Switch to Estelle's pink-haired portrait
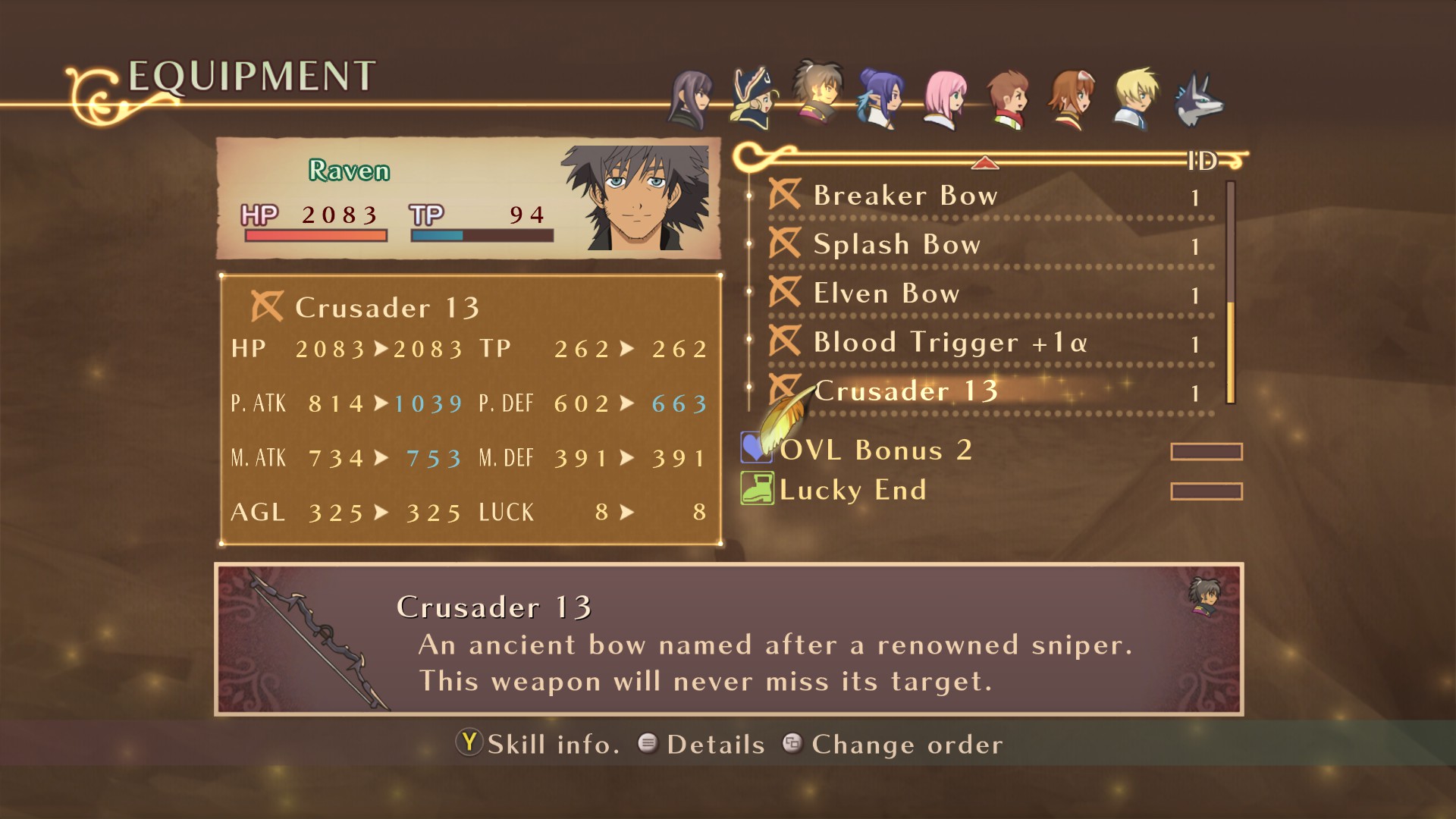 [945, 99]
